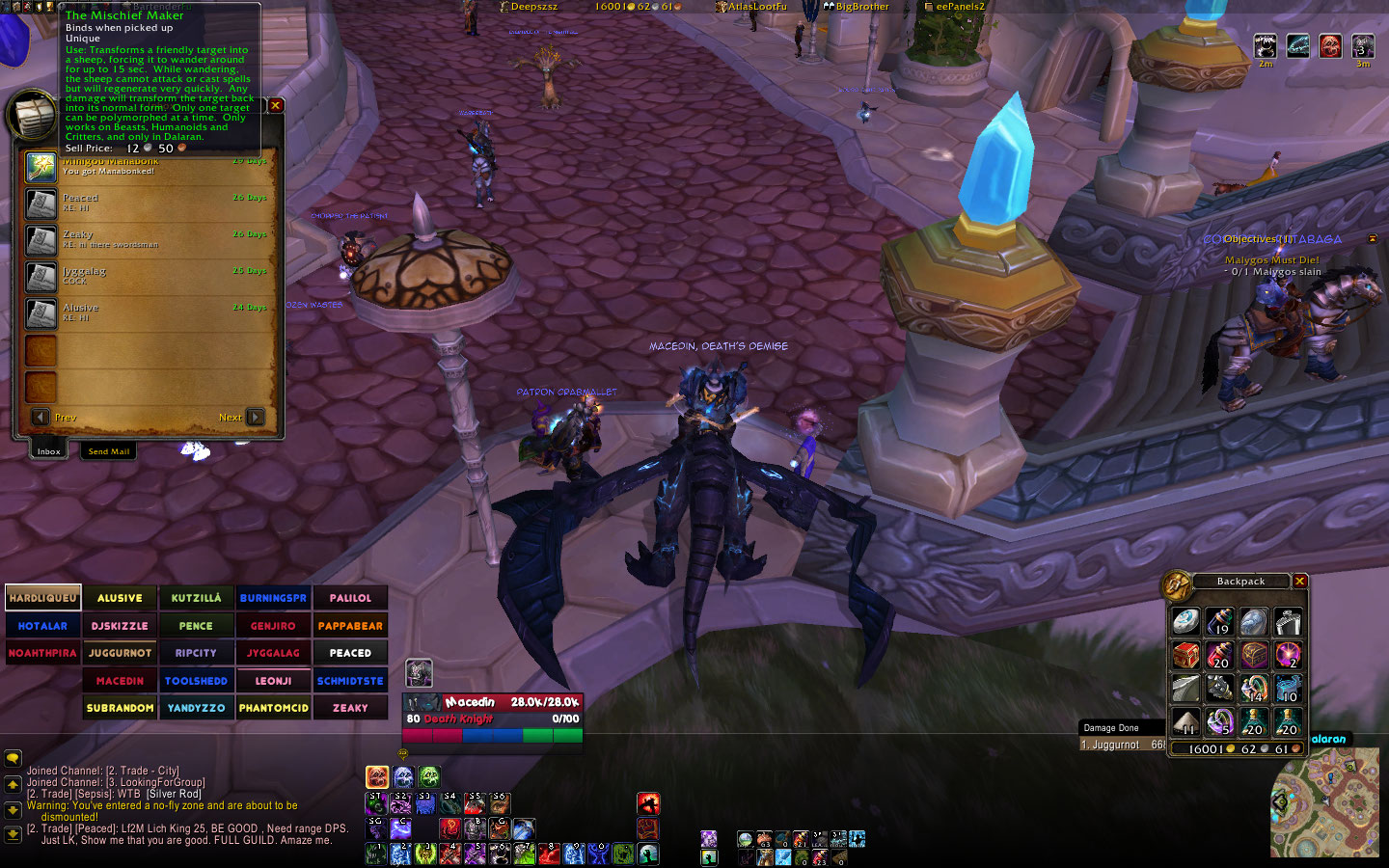The height and width of the screenshot is (868, 1389).
Task: Click the Damage Done meter header
Action: tap(1121, 728)
